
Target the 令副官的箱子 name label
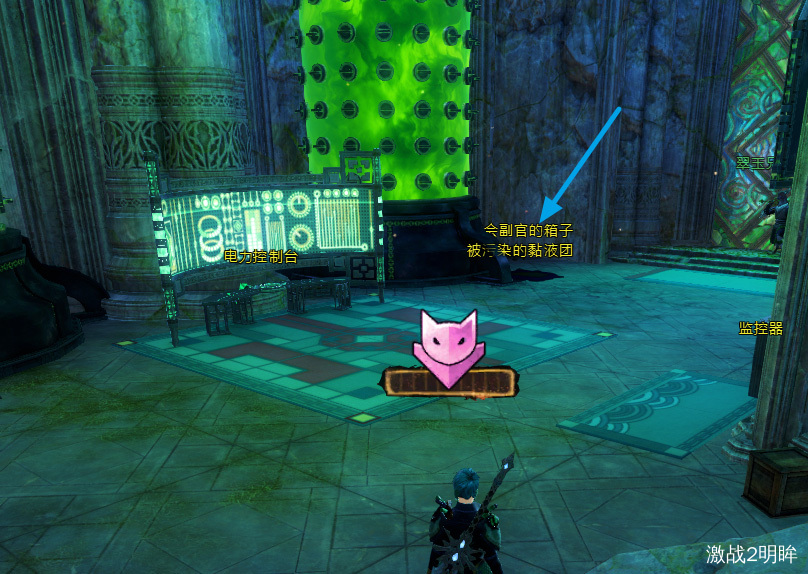pyautogui.click(x=528, y=230)
